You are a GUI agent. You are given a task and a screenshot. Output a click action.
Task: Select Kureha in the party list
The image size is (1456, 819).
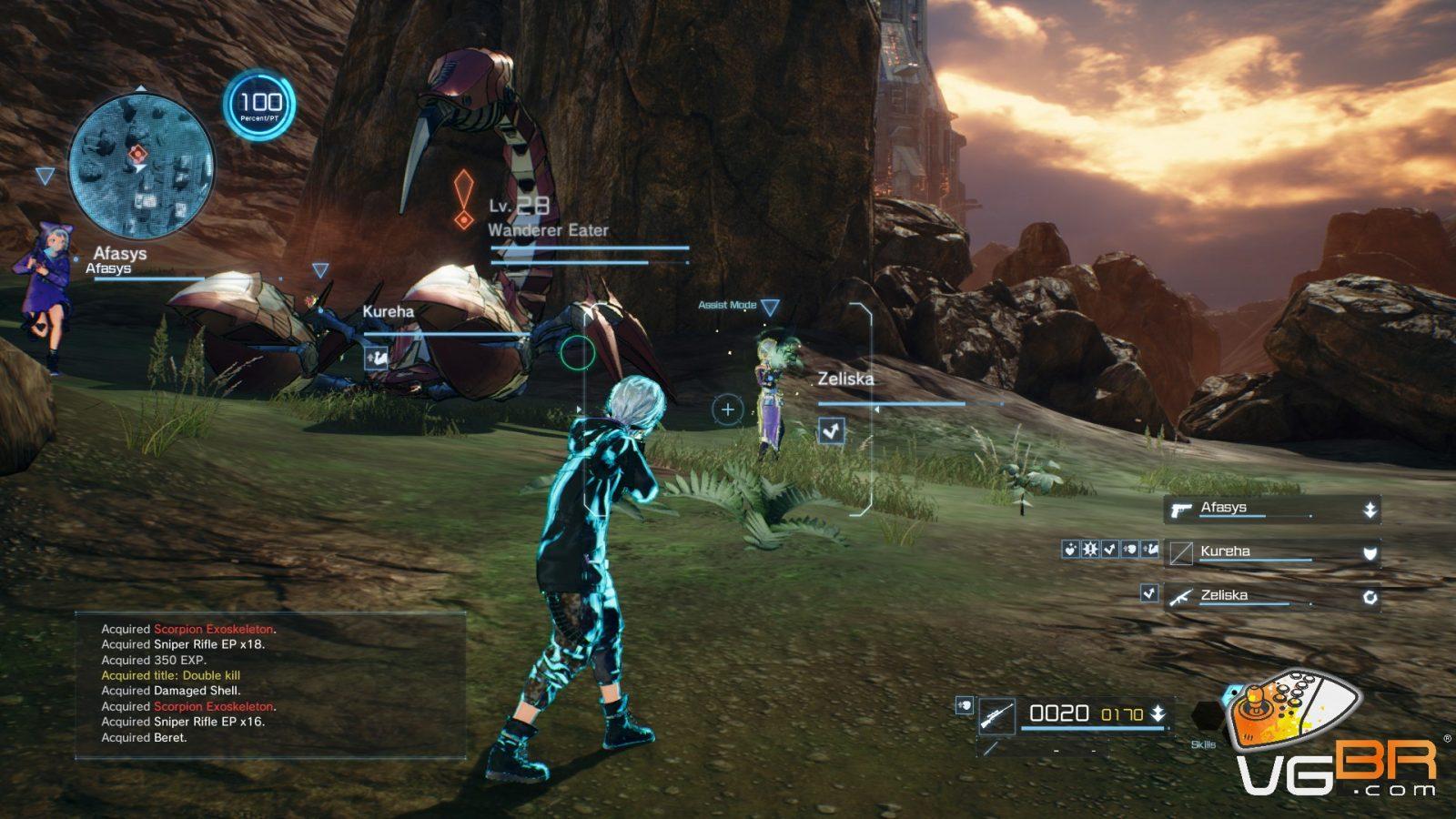(1272, 552)
